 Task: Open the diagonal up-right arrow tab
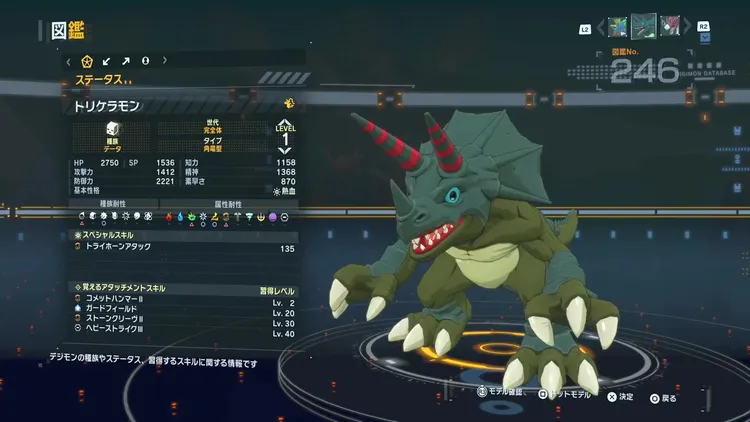pos(126,60)
